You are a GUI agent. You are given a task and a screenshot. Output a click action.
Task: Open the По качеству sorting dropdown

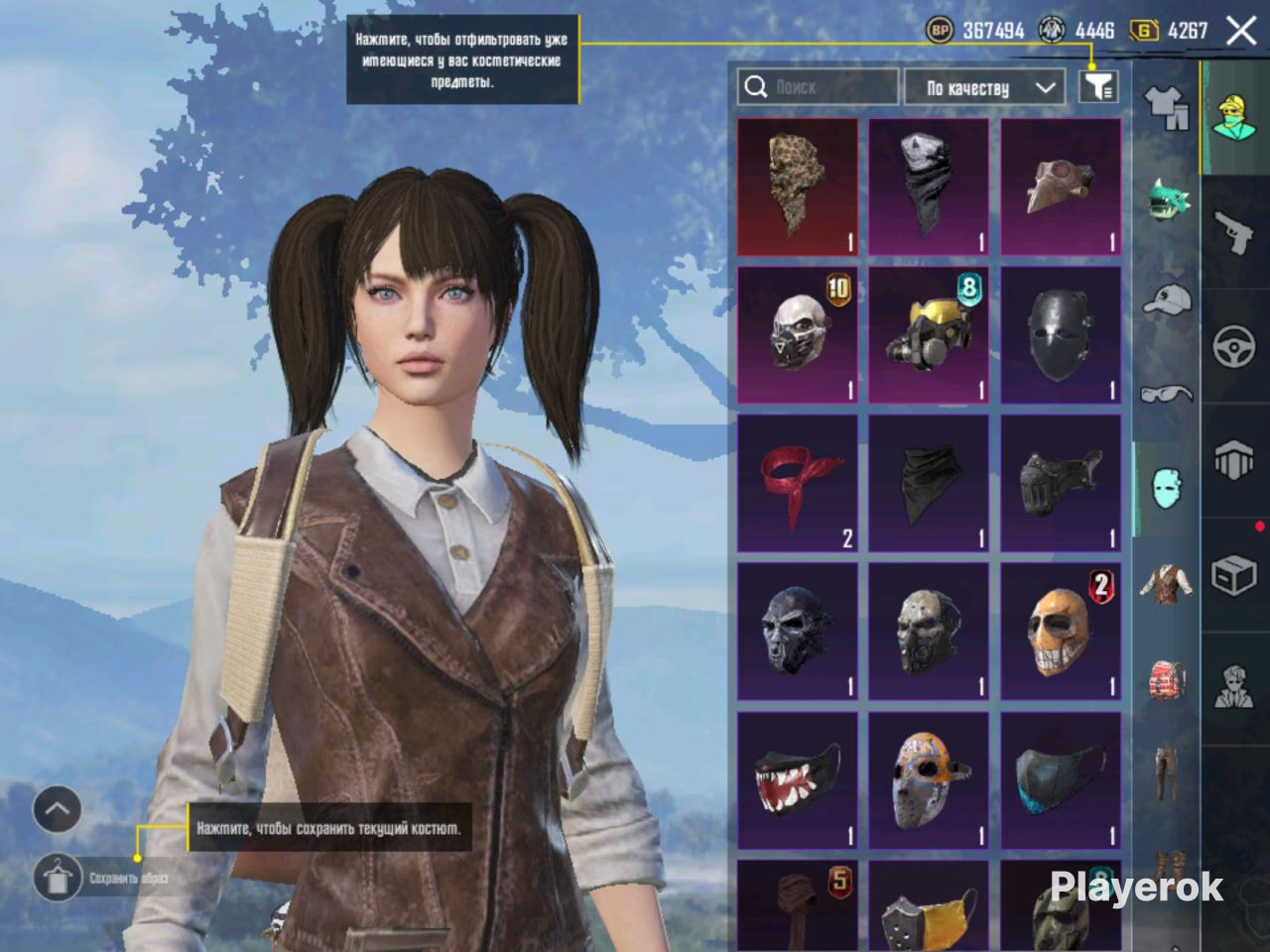coord(983,87)
